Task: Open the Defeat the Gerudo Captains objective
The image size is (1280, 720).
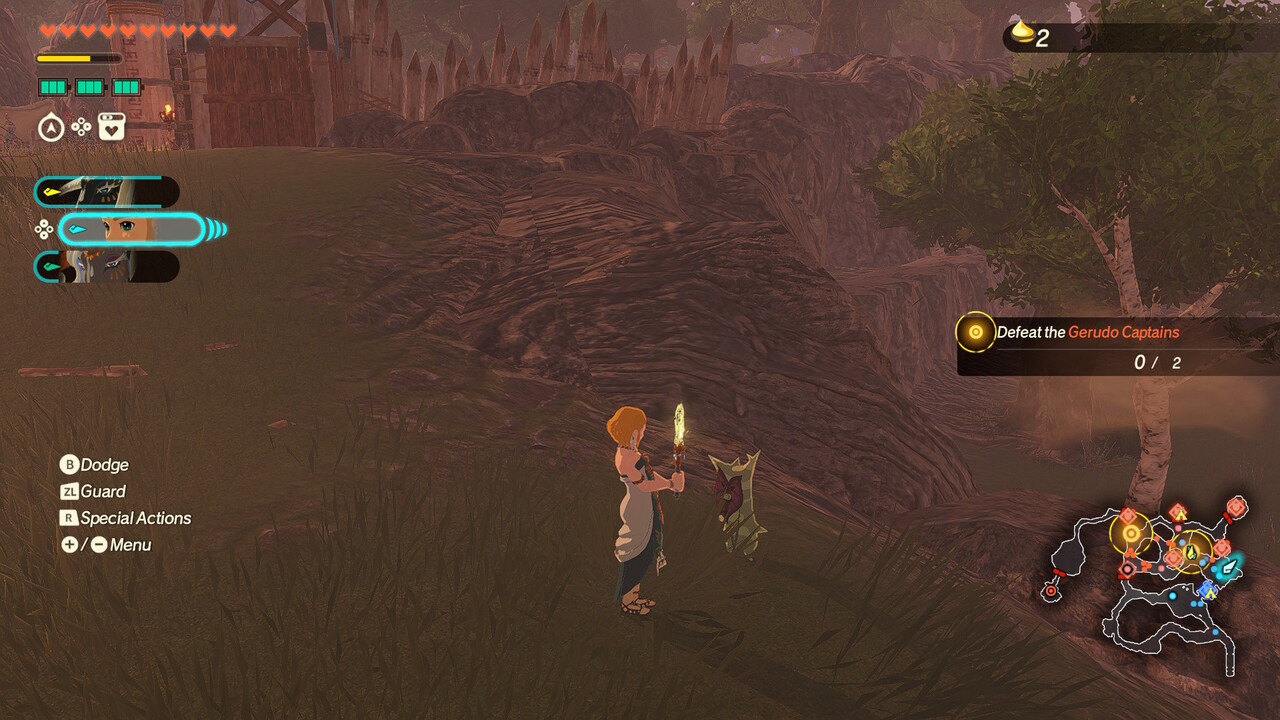Action: tap(1087, 333)
